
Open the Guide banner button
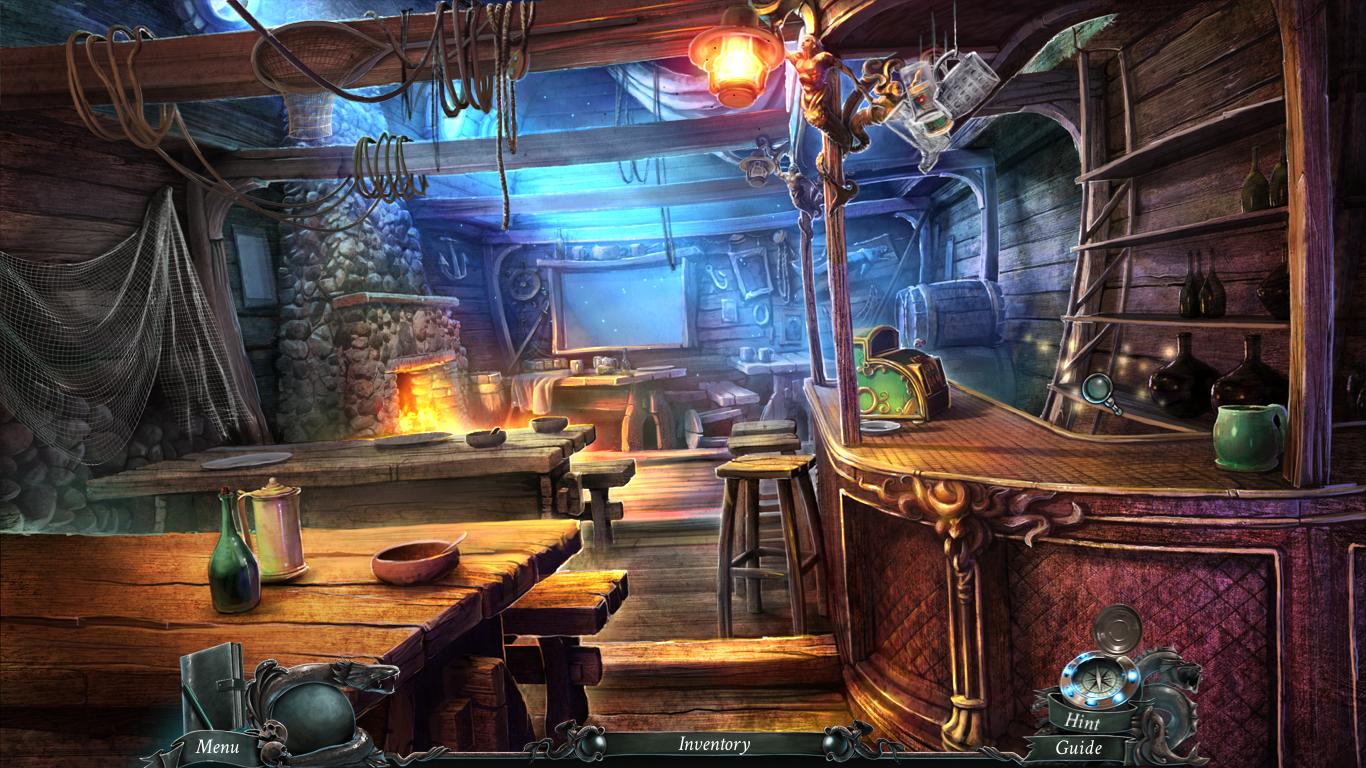coord(1079,747)
